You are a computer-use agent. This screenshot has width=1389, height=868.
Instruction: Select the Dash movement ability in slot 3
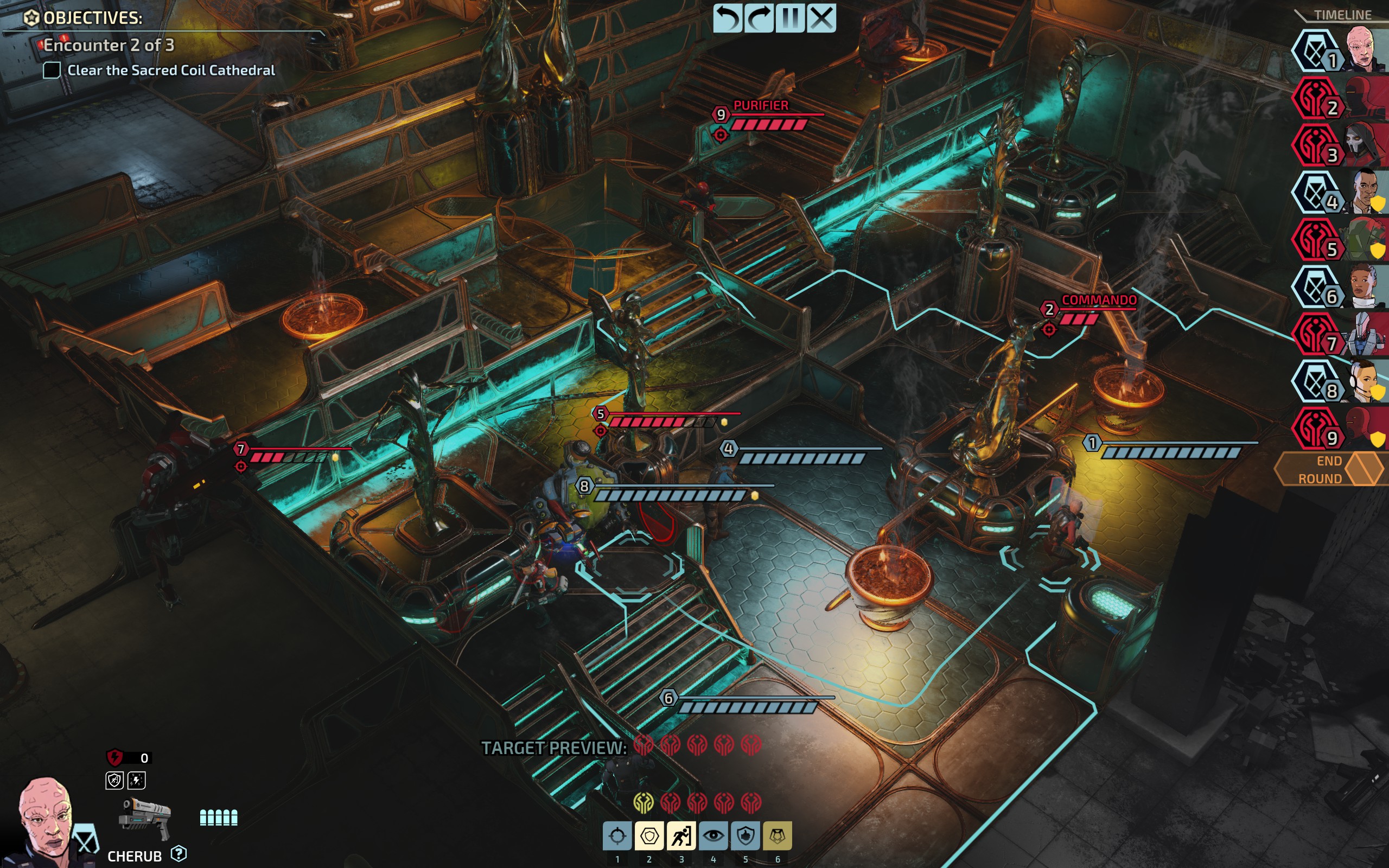click(x=681, y=837)
